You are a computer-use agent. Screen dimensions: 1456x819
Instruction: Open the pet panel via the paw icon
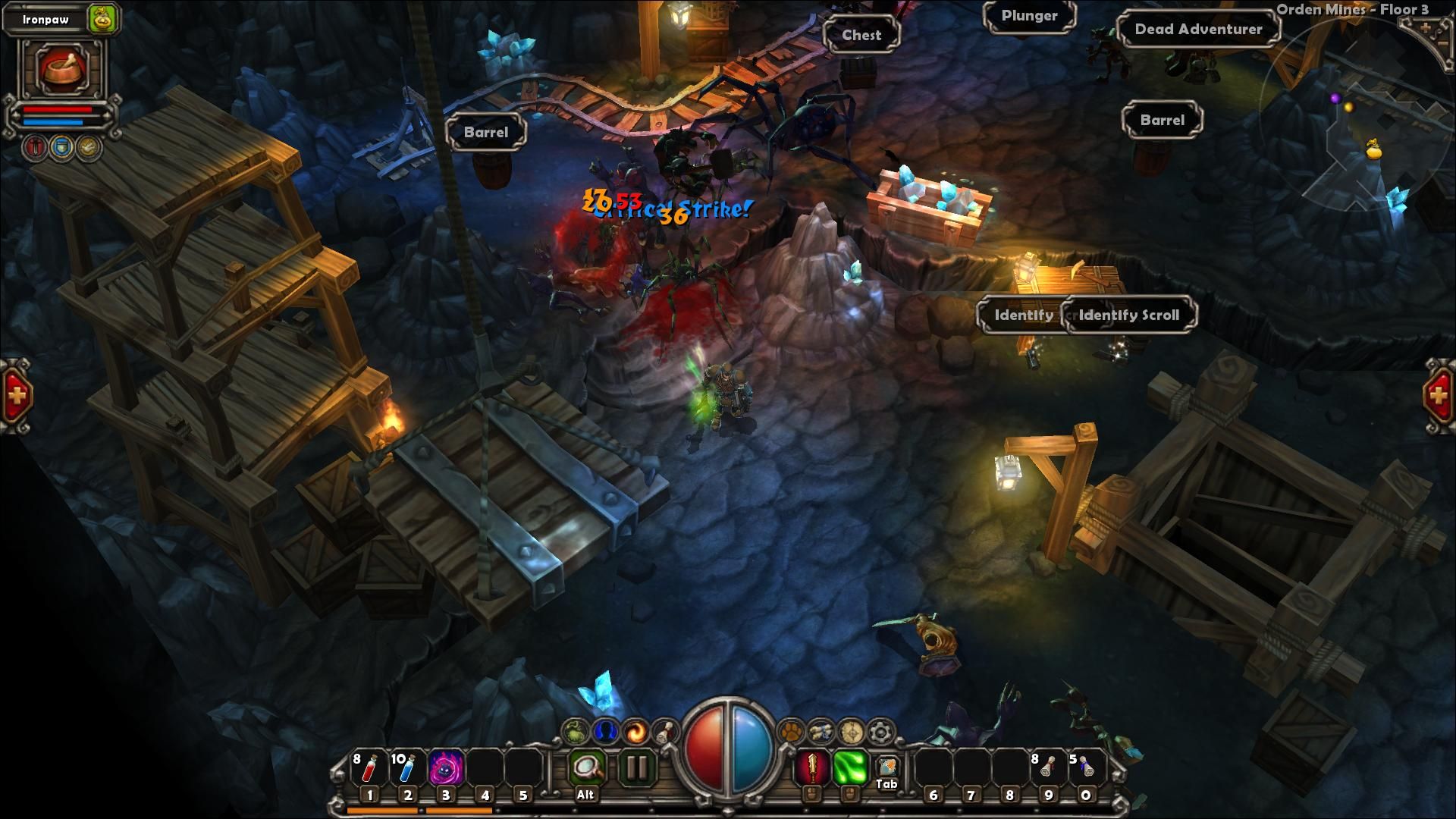click(791, 731)
